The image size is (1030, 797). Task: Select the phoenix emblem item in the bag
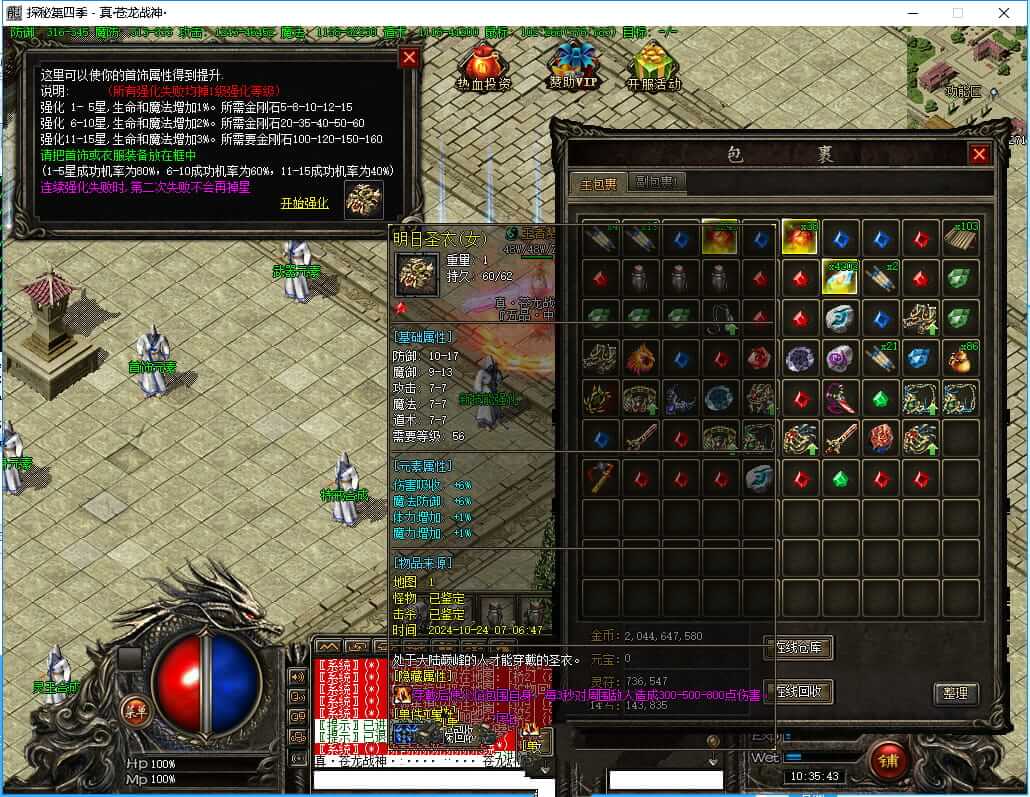640,358
